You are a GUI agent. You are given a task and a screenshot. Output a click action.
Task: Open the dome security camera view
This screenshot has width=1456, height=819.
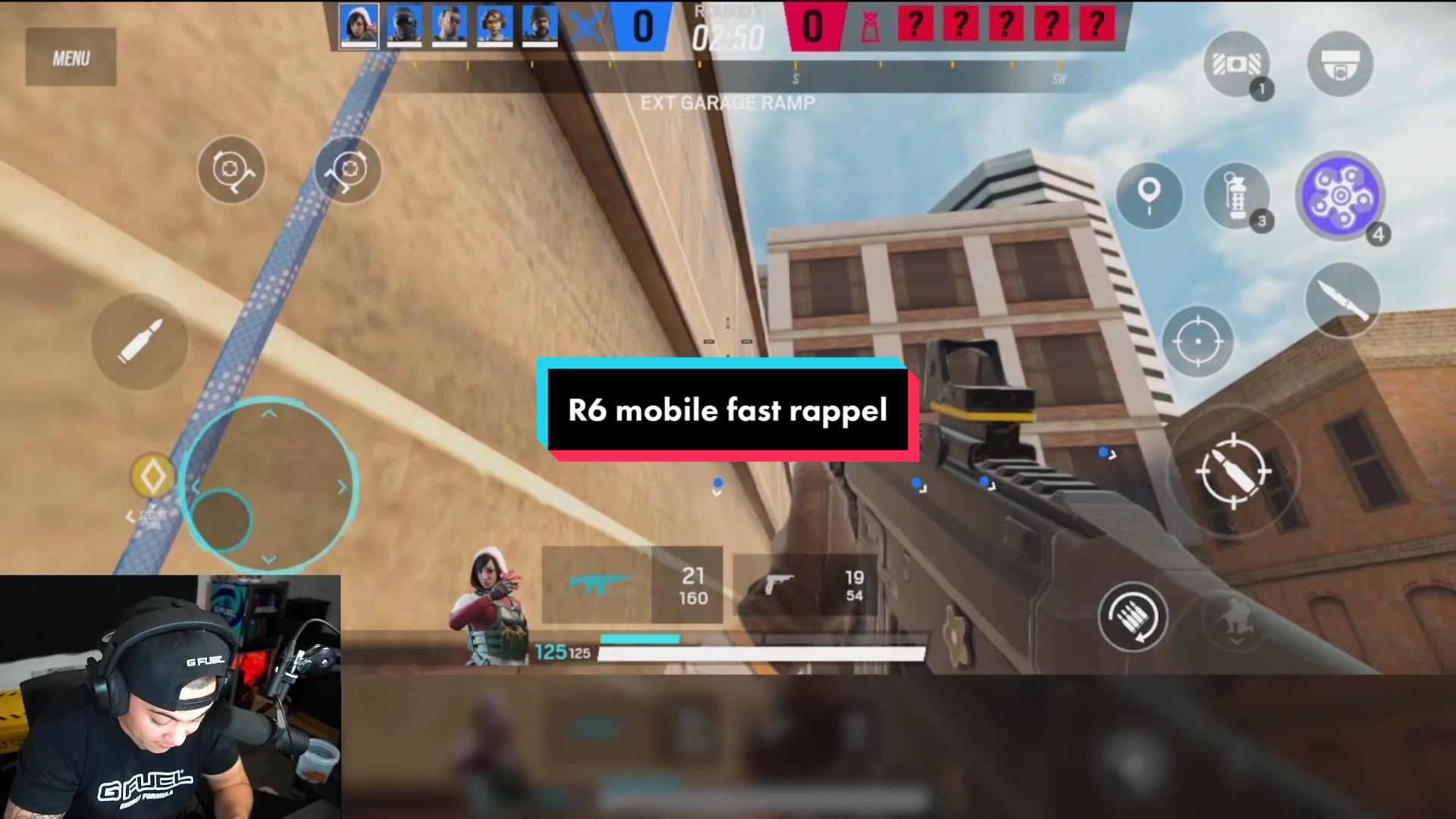click(1340, 64)
